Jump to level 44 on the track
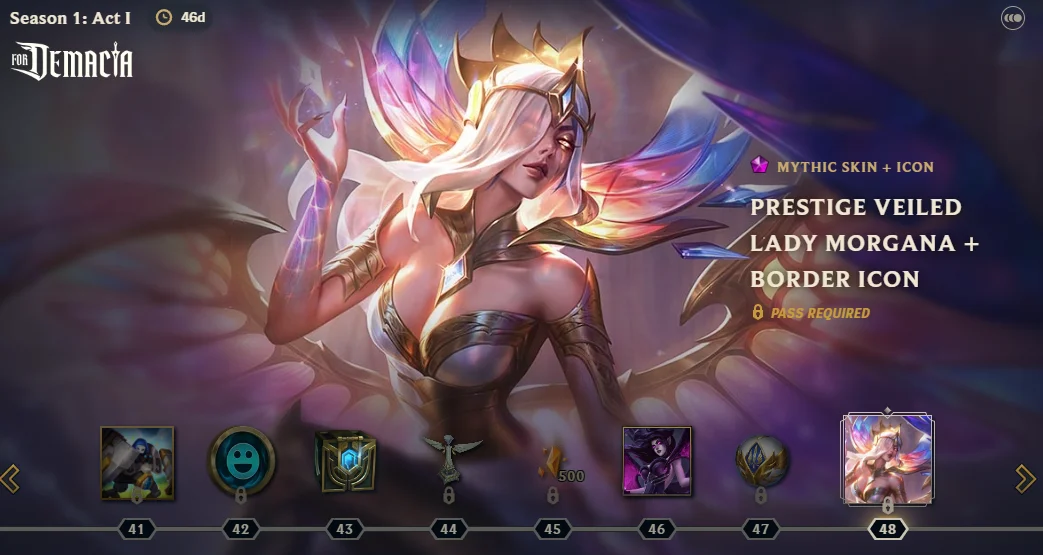This screenshot has width=1043, height=555. pyautogui.click(x=448, y=529)
